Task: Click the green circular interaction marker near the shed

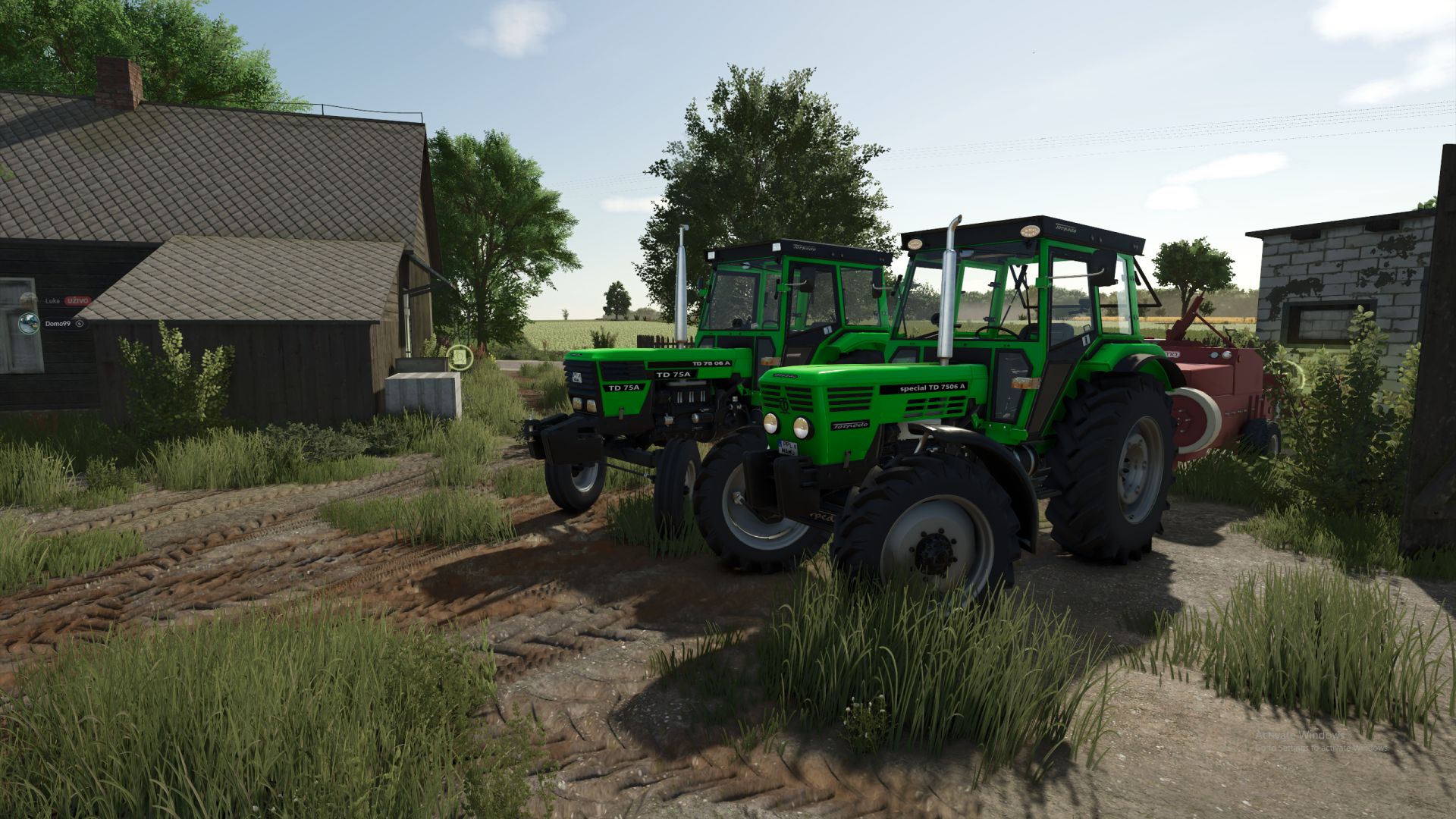Action: pyautogui.click(x=460, y=357)
